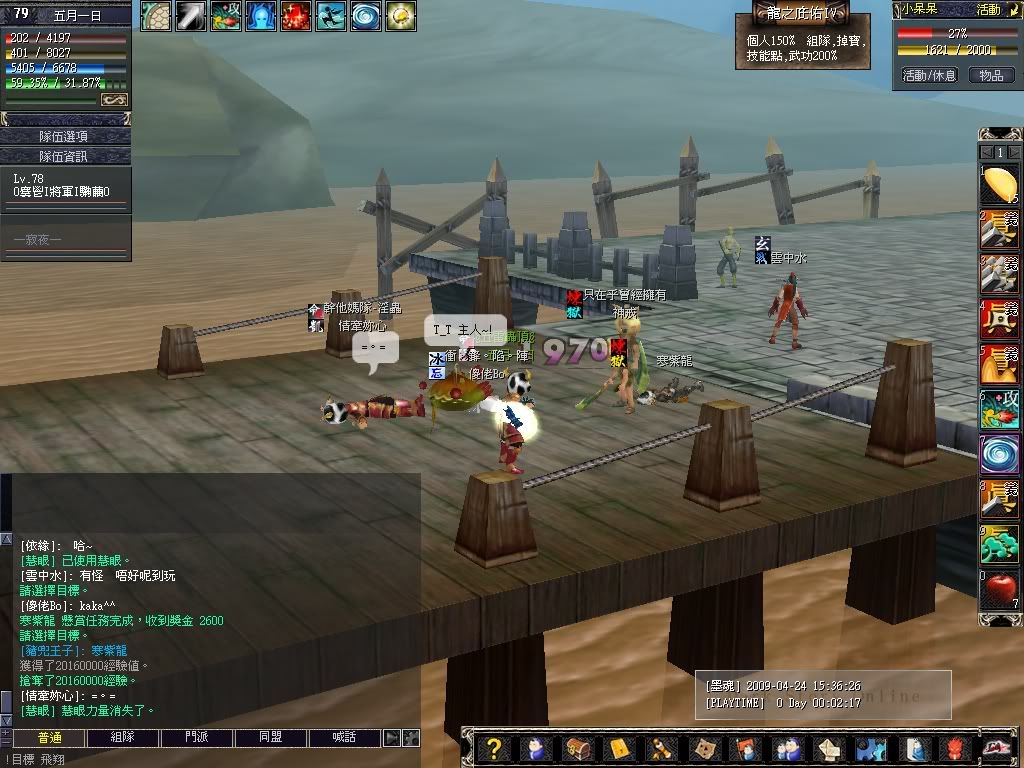
Task: Select the 同盟 chat tab
Action: [271, 738]
